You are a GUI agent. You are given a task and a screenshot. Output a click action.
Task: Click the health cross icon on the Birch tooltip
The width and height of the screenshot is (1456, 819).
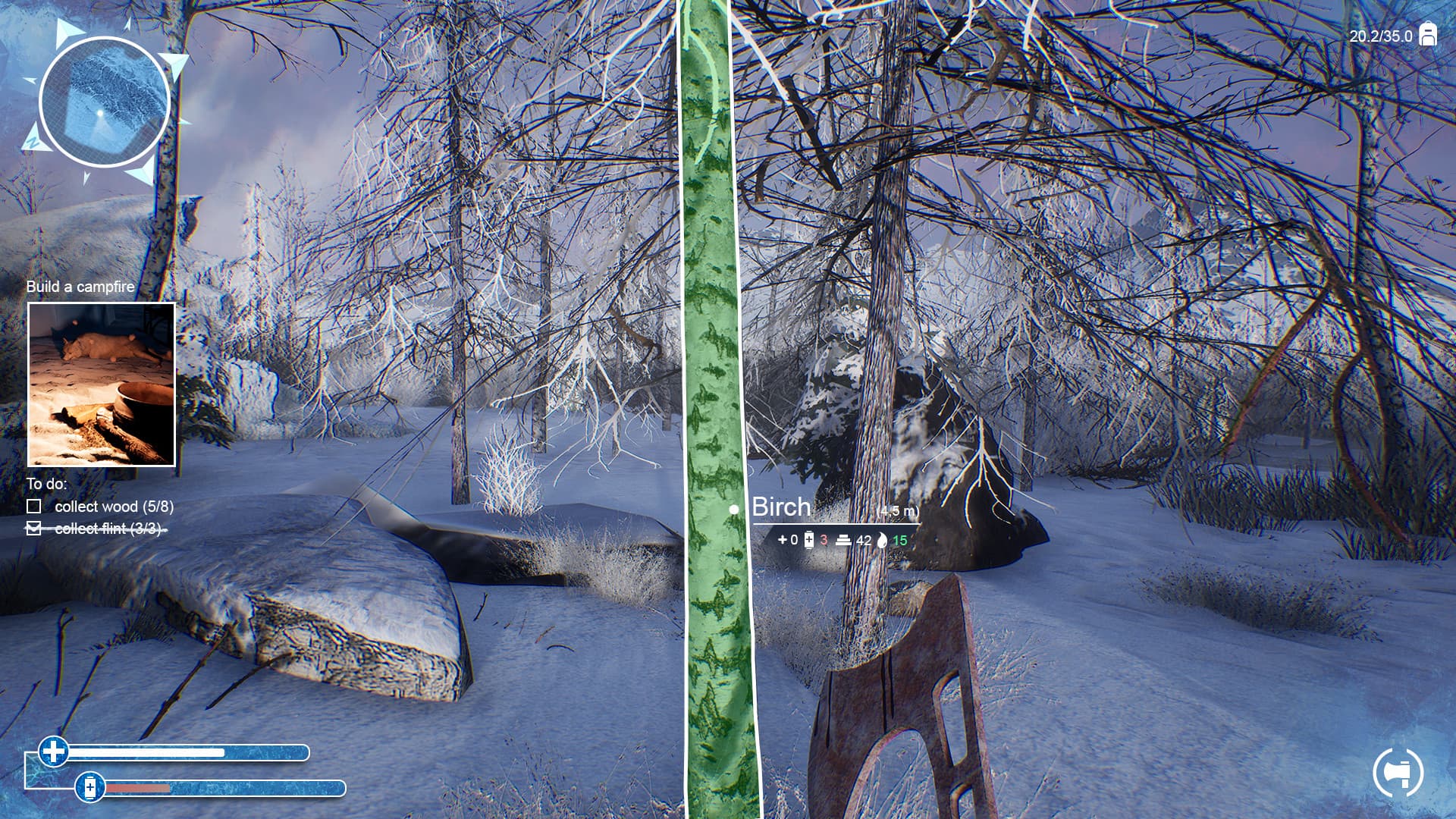(x=784, y=539)
